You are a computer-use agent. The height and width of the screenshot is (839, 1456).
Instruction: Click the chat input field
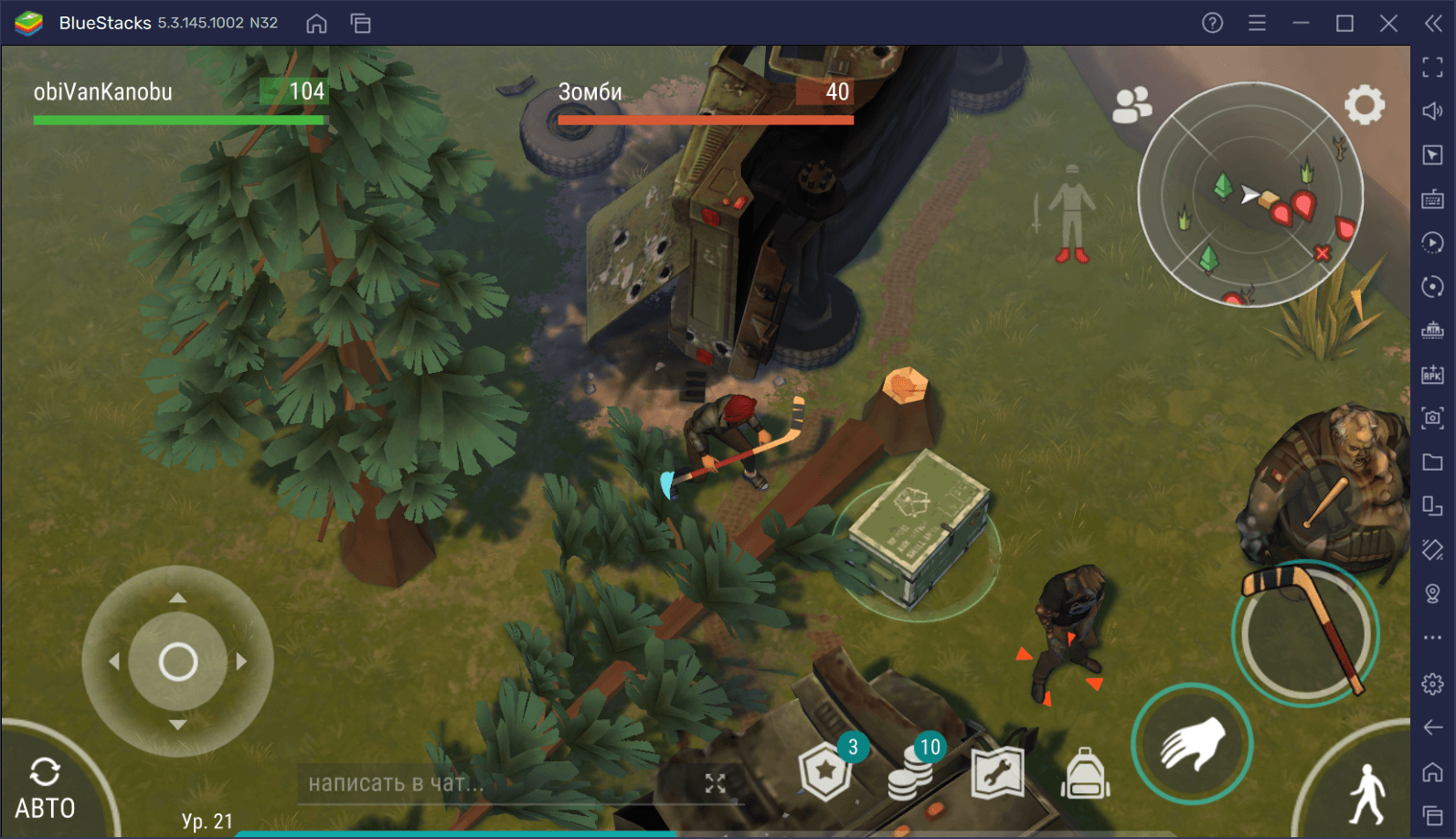(494, 783)
